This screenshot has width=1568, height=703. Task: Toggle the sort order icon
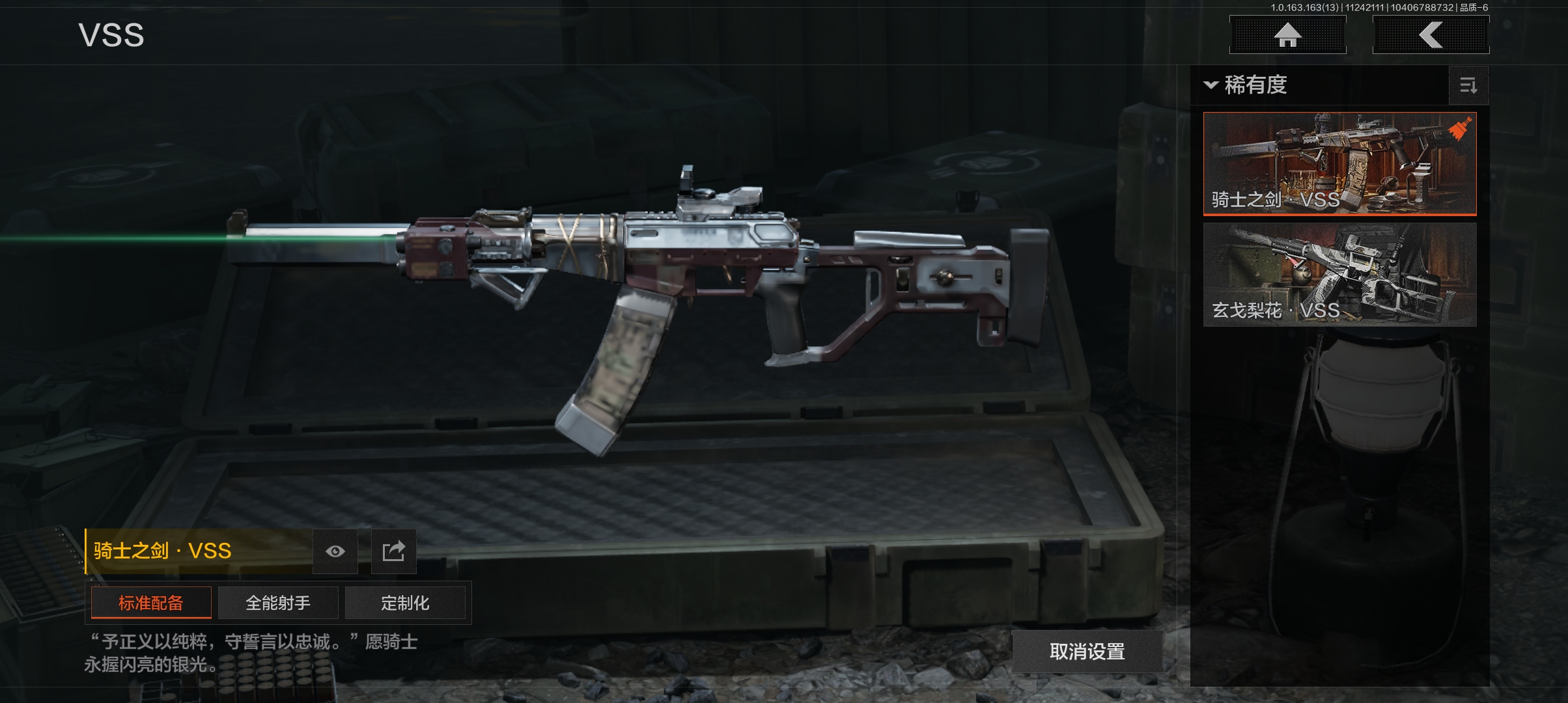pos(1468,85)
